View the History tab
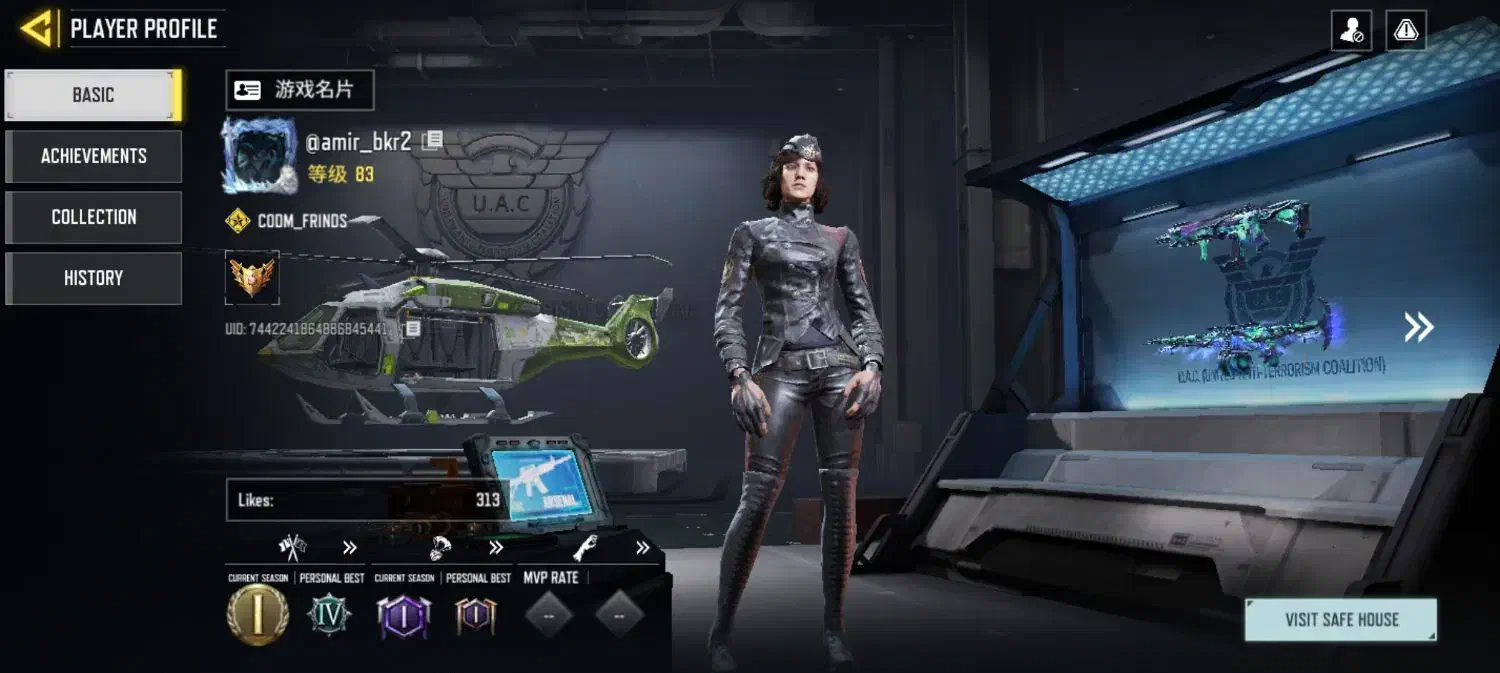 click(x=94, y=278)
